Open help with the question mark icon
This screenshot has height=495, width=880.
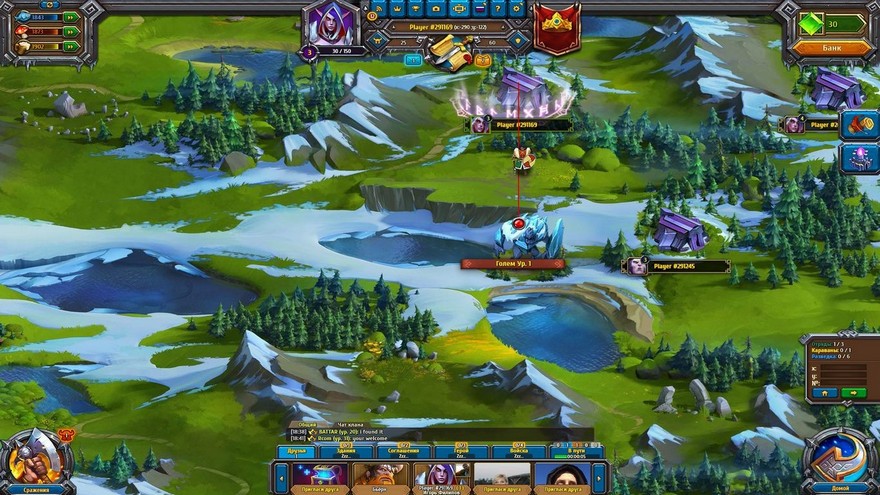tap(496, 8)
